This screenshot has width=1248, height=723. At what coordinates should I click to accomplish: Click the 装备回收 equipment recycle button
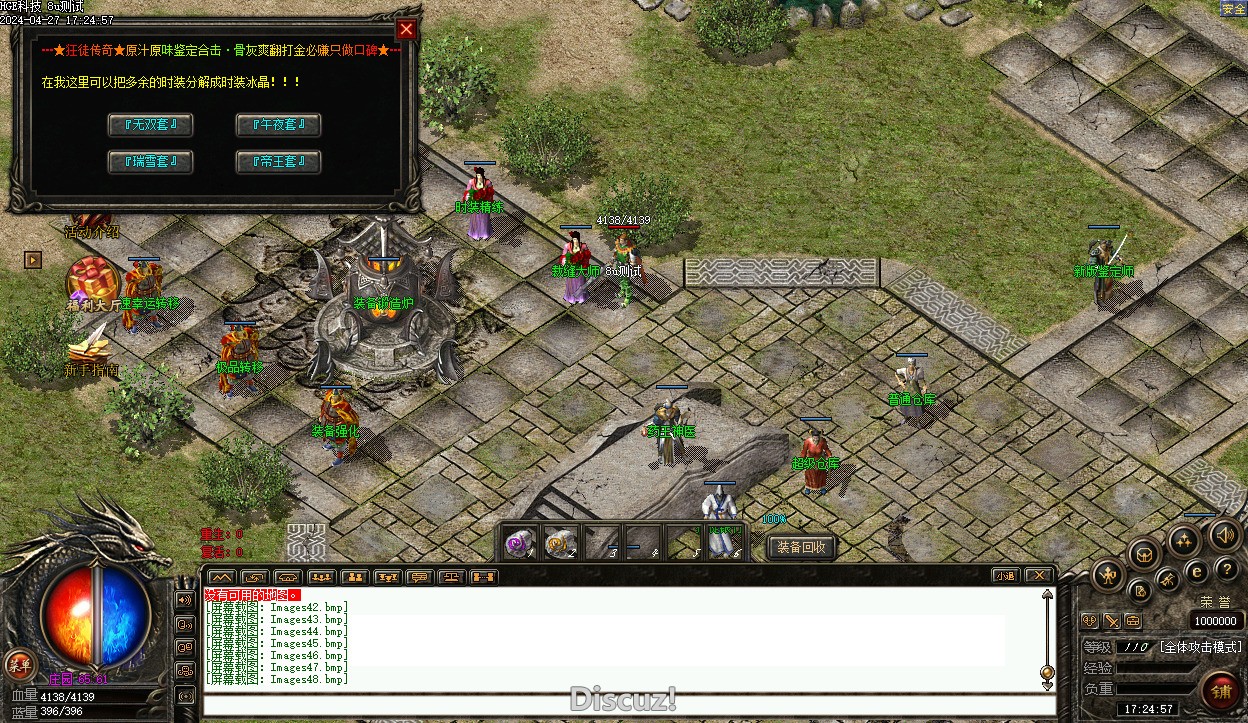pyautogui.click(x=801, y=547)
